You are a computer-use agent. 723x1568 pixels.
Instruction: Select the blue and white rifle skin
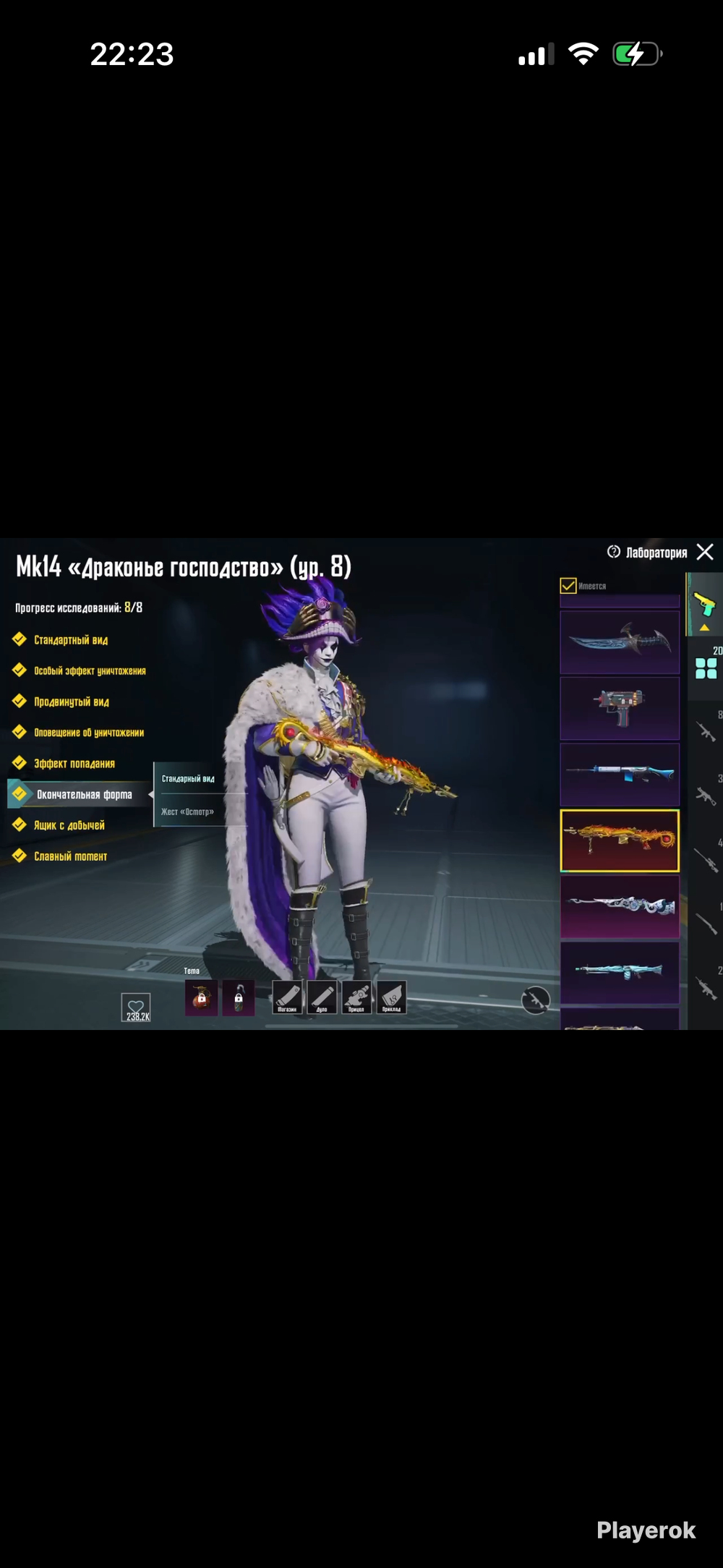pos(620,774)
